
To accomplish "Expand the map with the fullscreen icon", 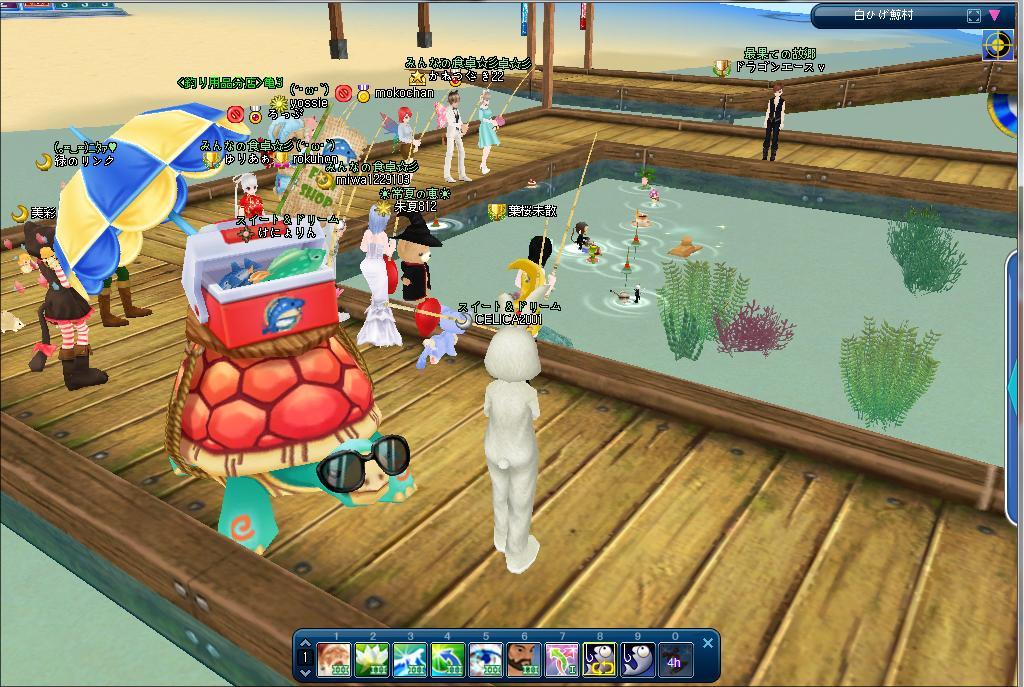I will [974, 15].
